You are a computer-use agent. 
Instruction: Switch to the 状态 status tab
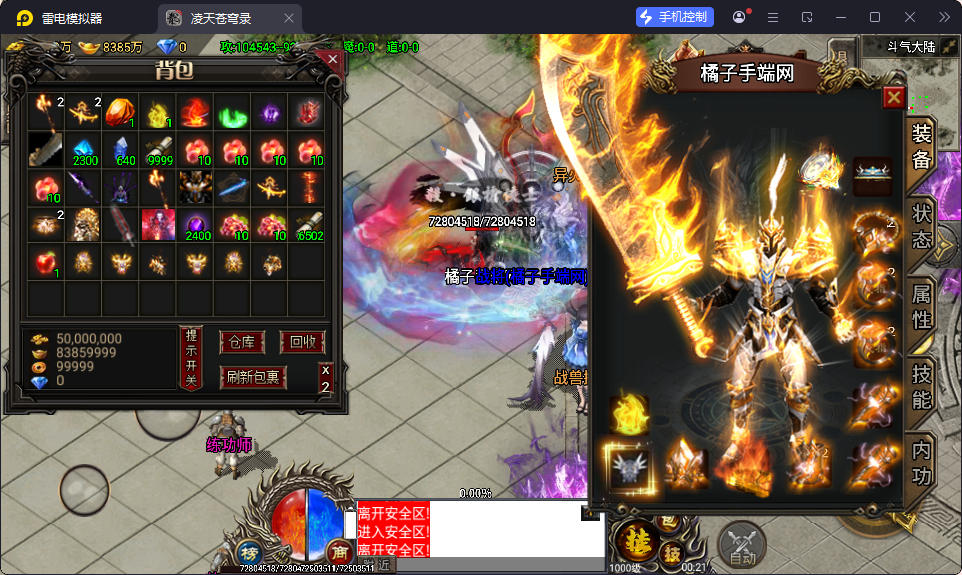[921, 227]
